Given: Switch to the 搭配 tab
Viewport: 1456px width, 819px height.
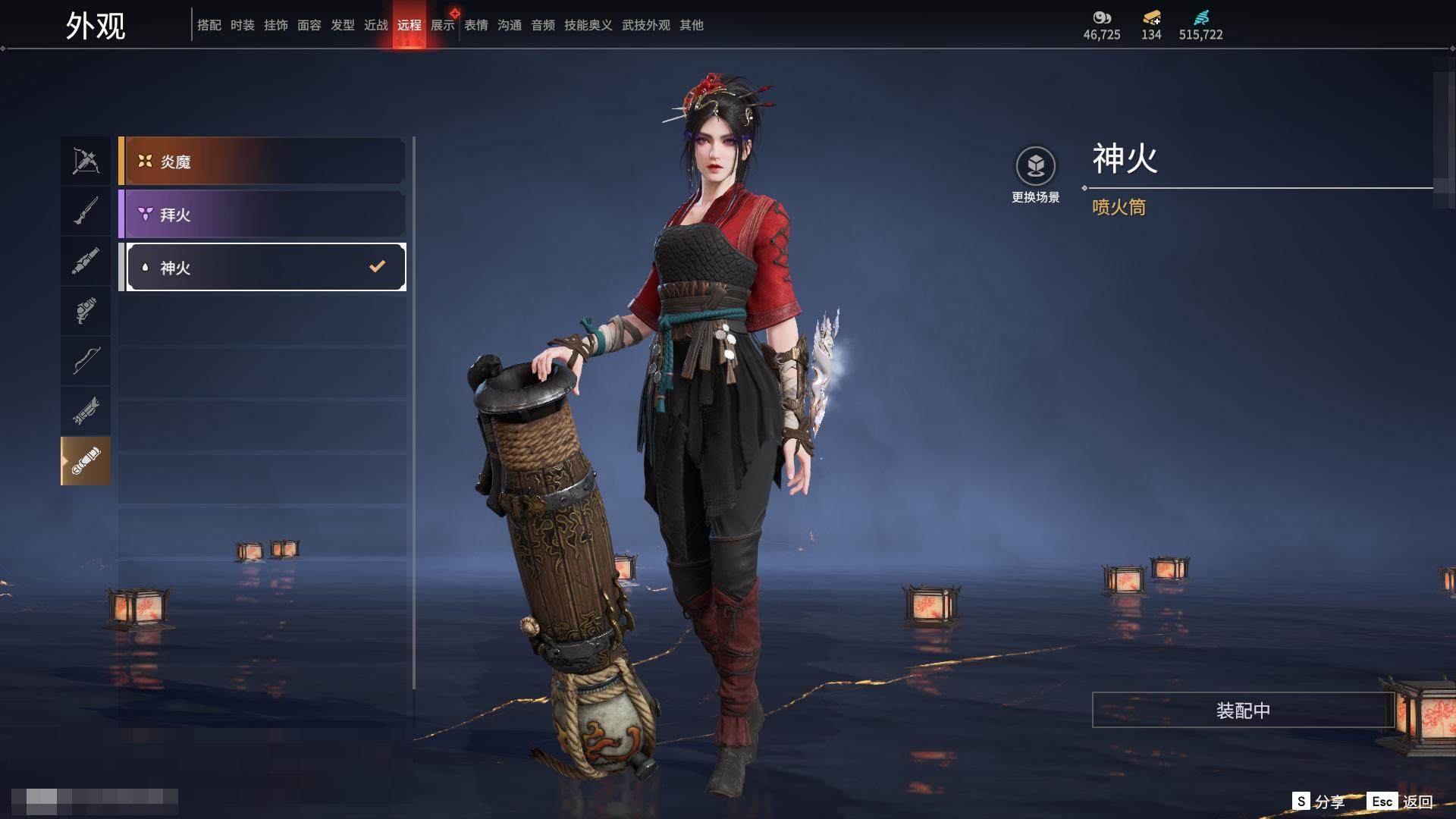Looking at the screenshot, I should [209, 25].
